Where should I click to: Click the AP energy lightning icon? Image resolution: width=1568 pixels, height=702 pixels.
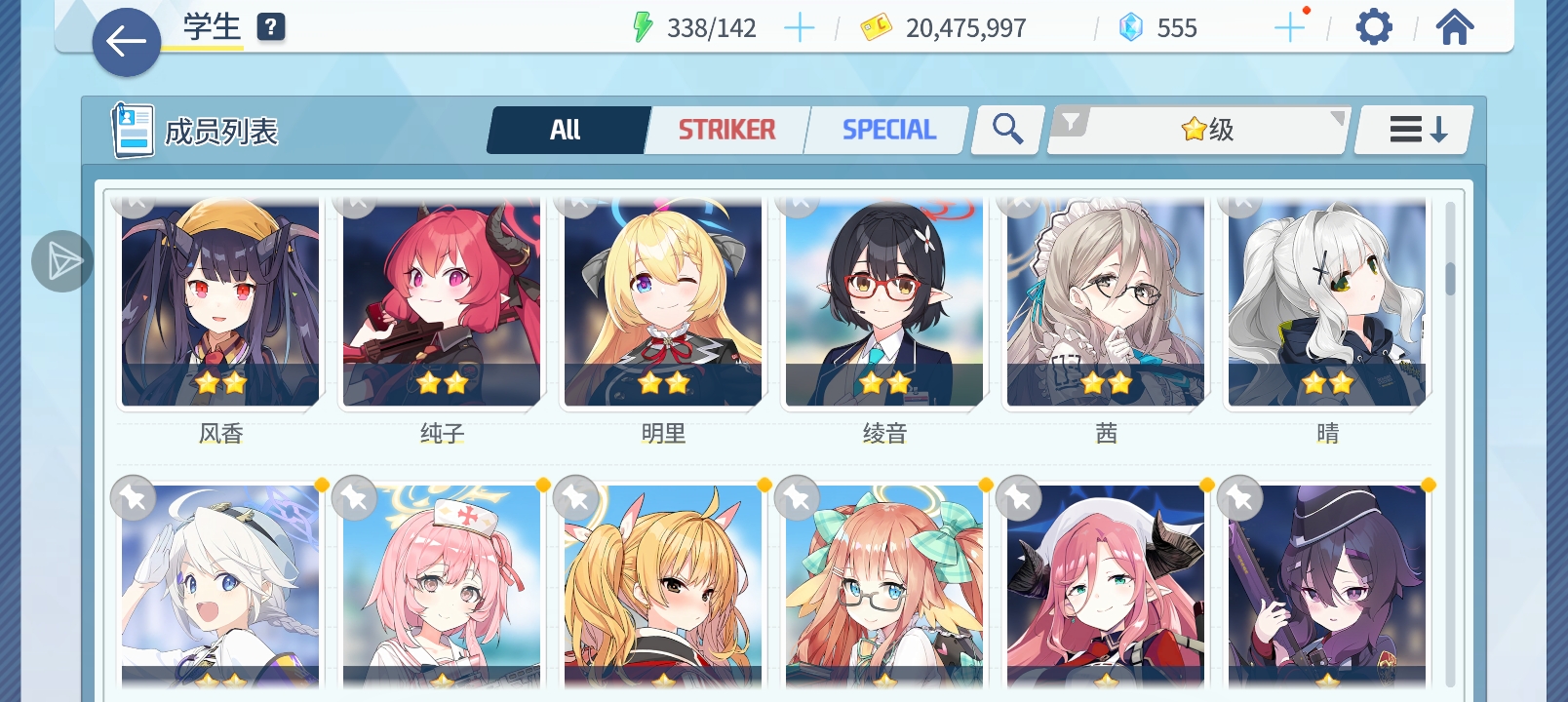click(643, 26)
